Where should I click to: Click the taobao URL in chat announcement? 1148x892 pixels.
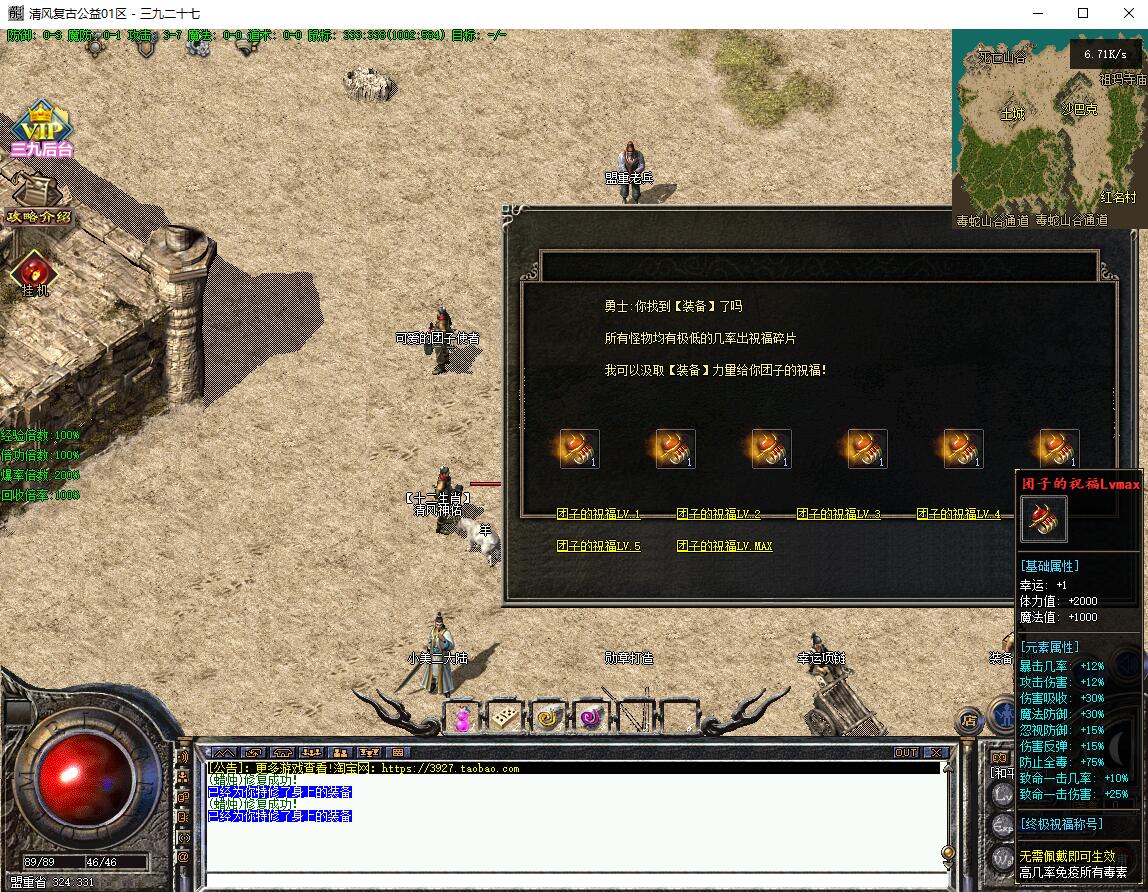[x=450, y=768]
